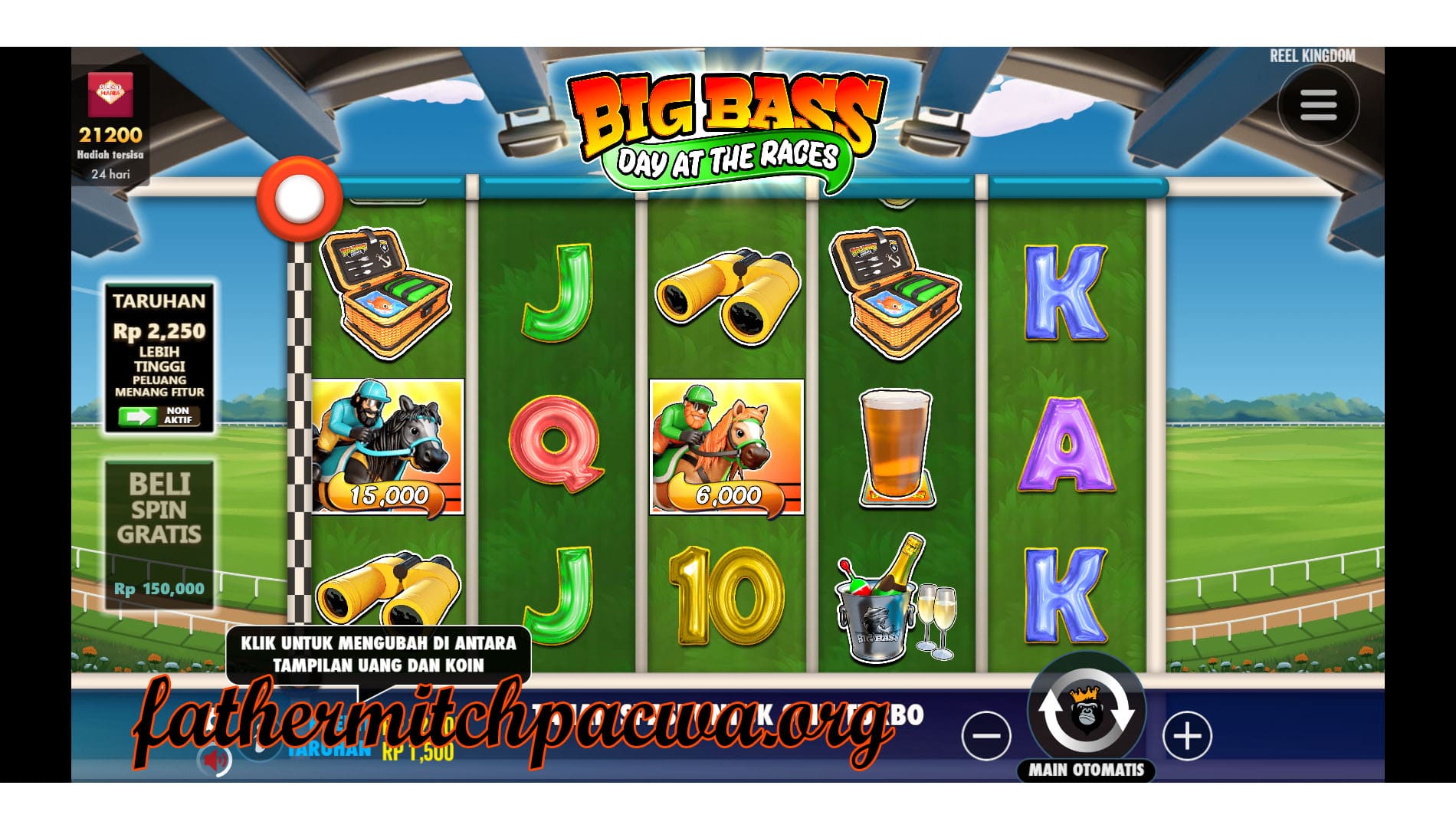The height and width of the screenshot is (828, 1456).
Task: Raise the bet with the plus icon
Action: [1189, 734]
